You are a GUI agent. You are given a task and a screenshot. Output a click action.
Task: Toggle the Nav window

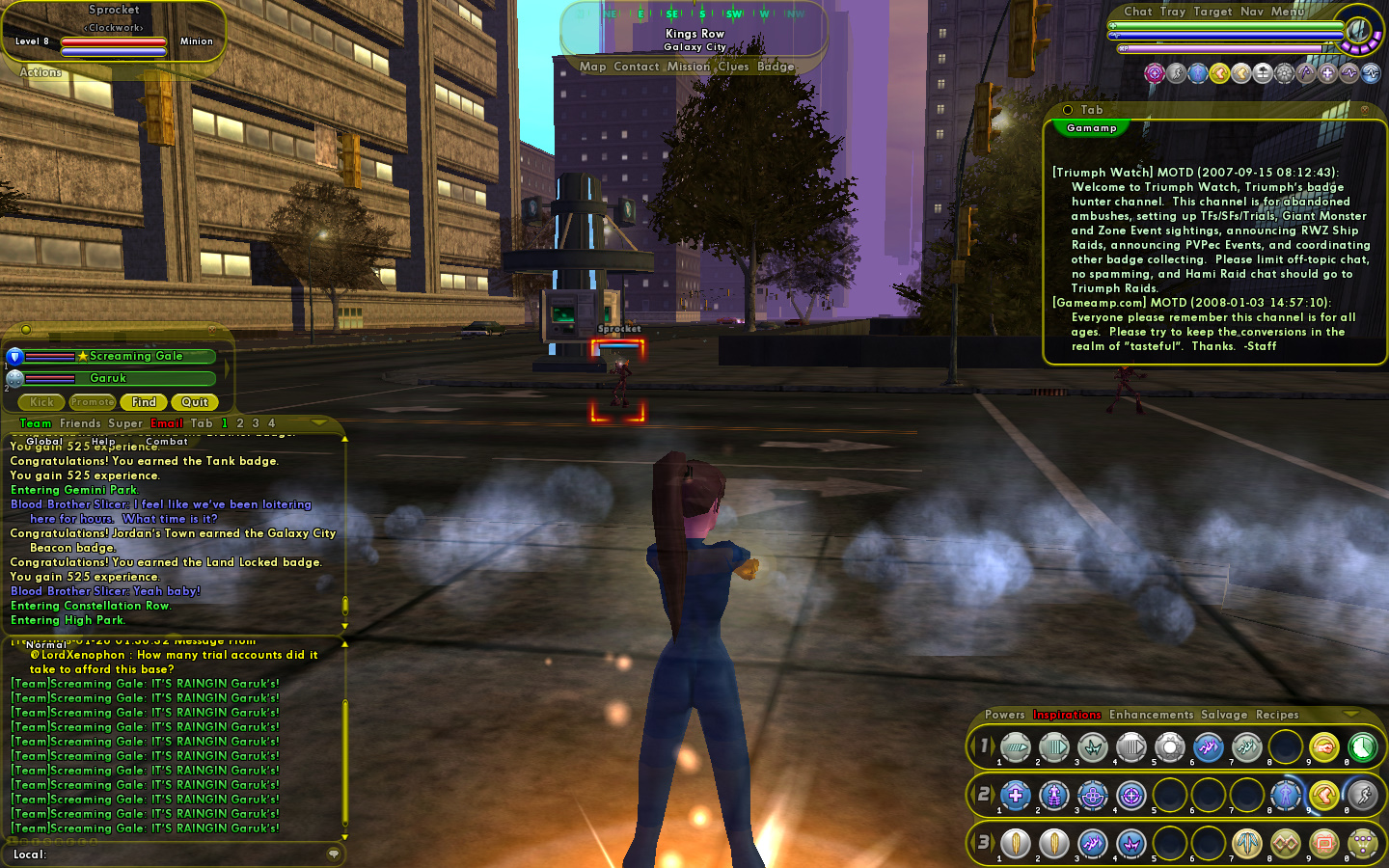1252,12
